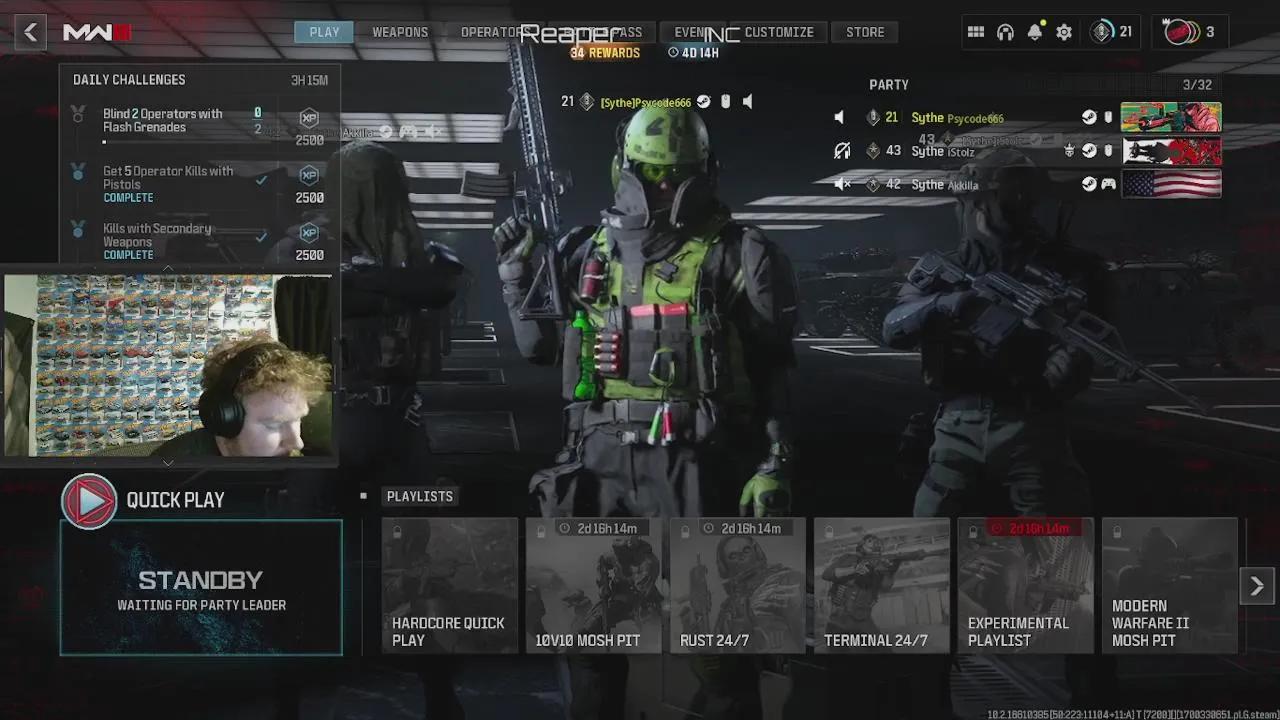Screen dimensions: 1280x720
Task: Choose the 10v10 Mosh Pit playlist
Action: (x=594, y=586)
